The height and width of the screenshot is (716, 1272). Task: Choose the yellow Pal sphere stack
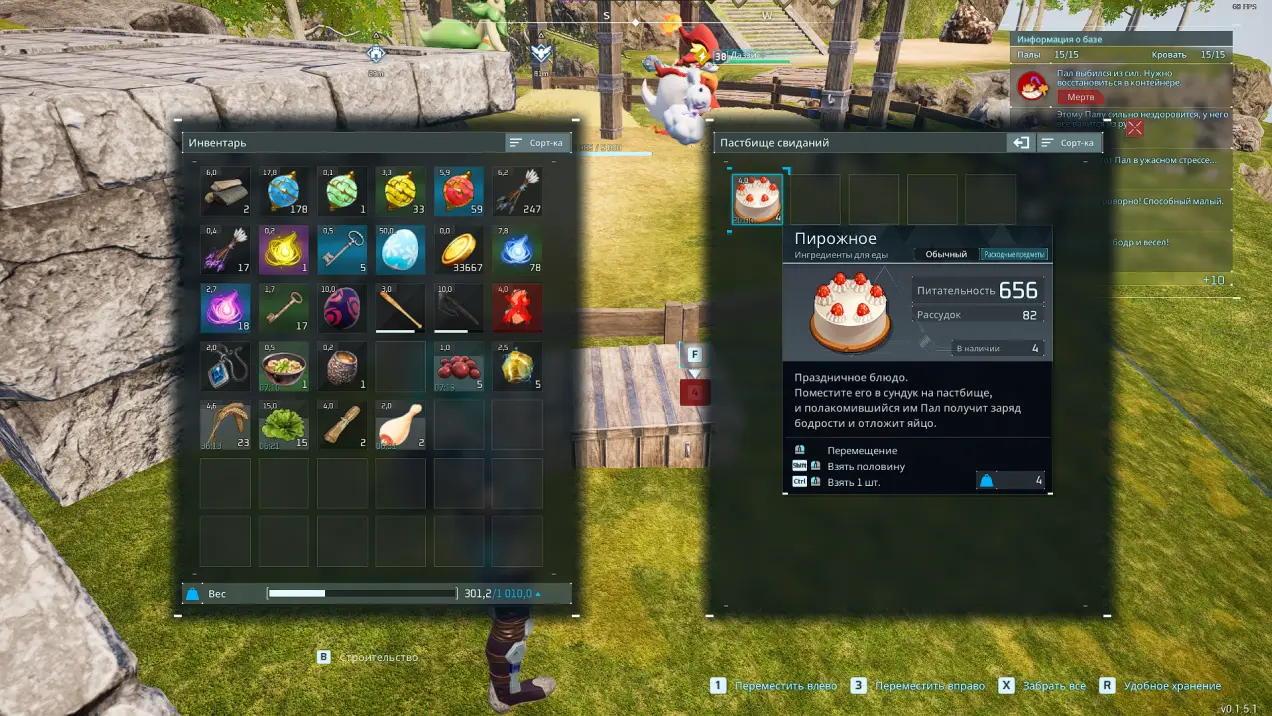(x=401, y=192)
